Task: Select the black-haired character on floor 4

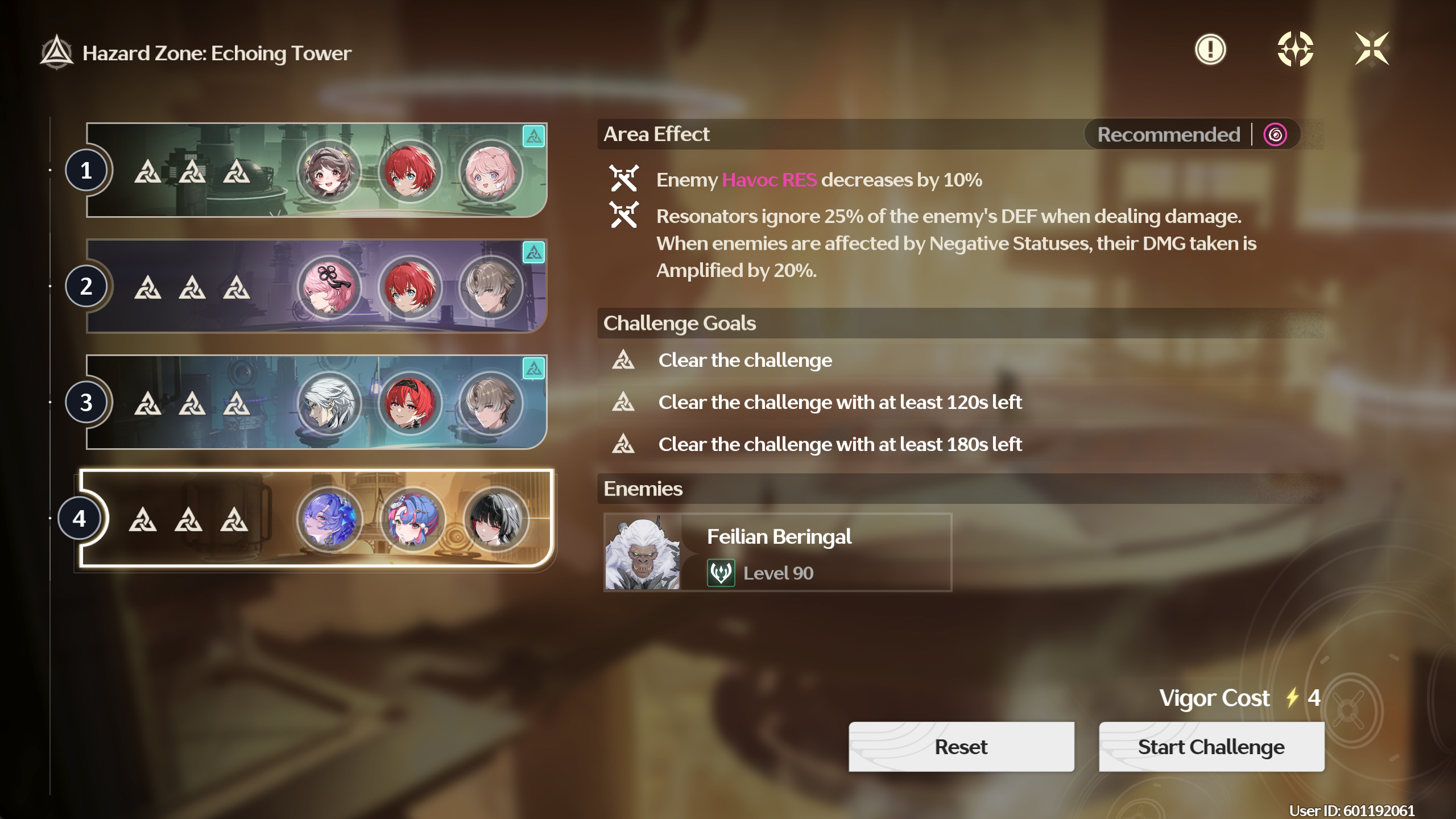Action: pos(495,519)
